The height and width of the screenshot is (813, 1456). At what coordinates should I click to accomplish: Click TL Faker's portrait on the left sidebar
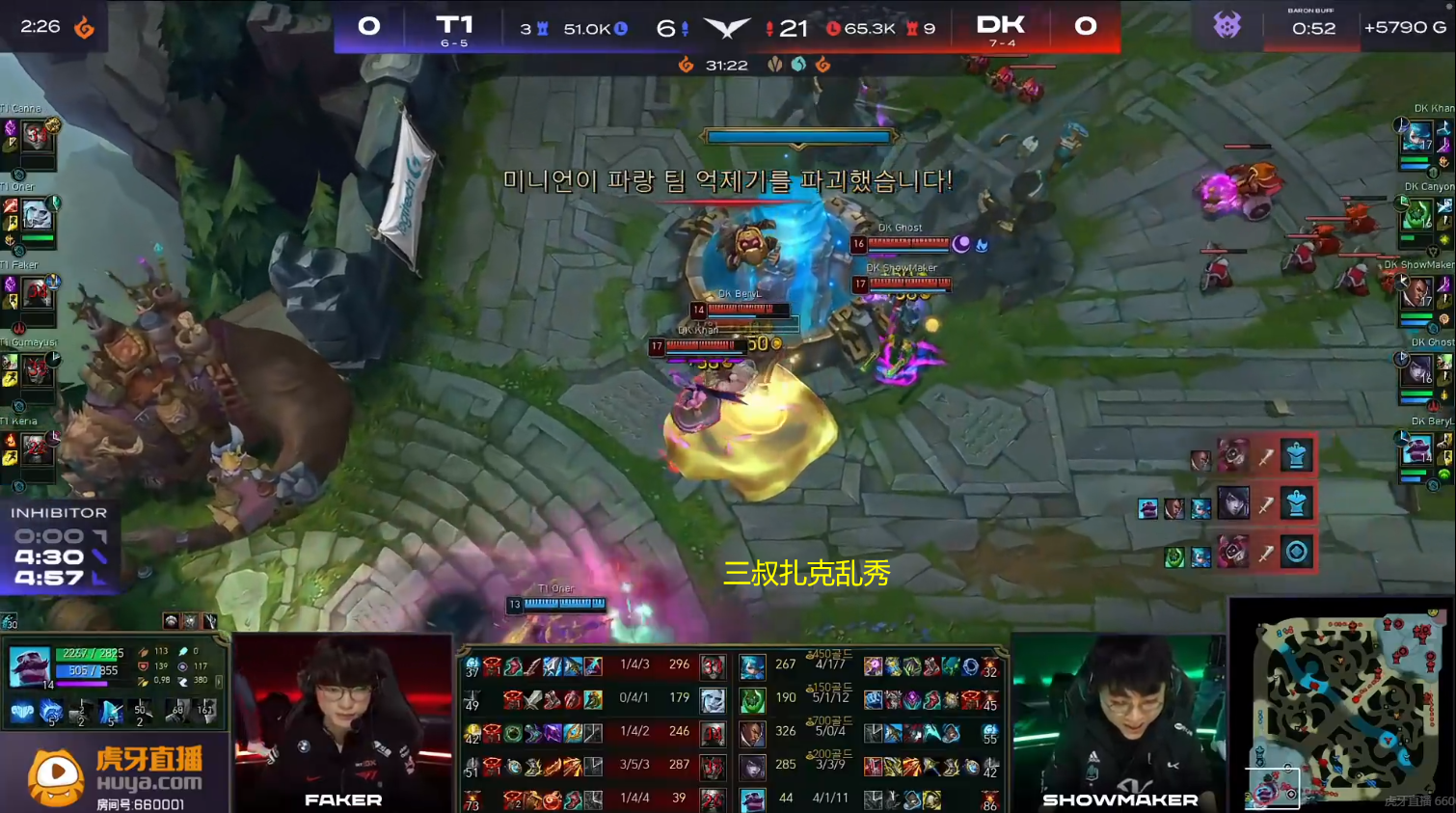point(37,292)
